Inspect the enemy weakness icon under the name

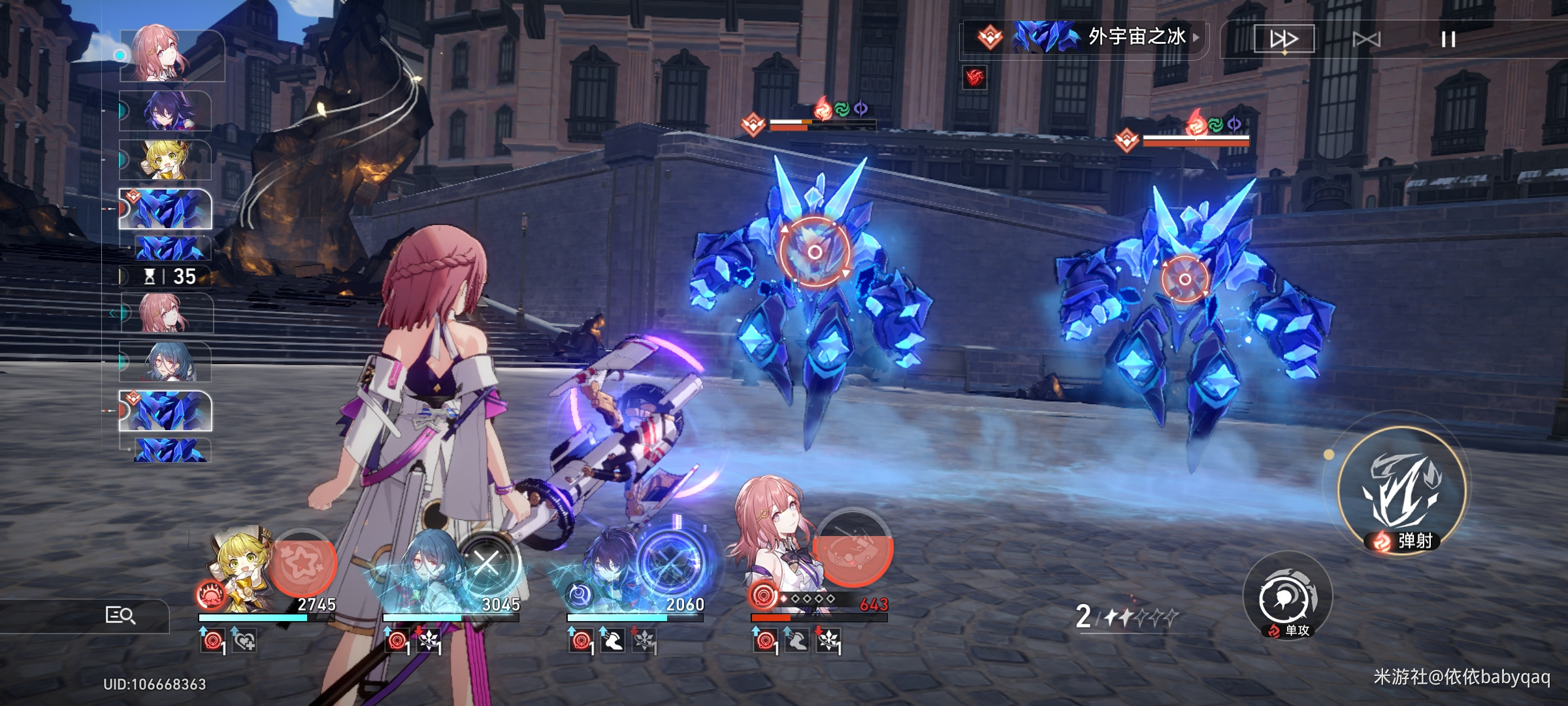(975, 78)
